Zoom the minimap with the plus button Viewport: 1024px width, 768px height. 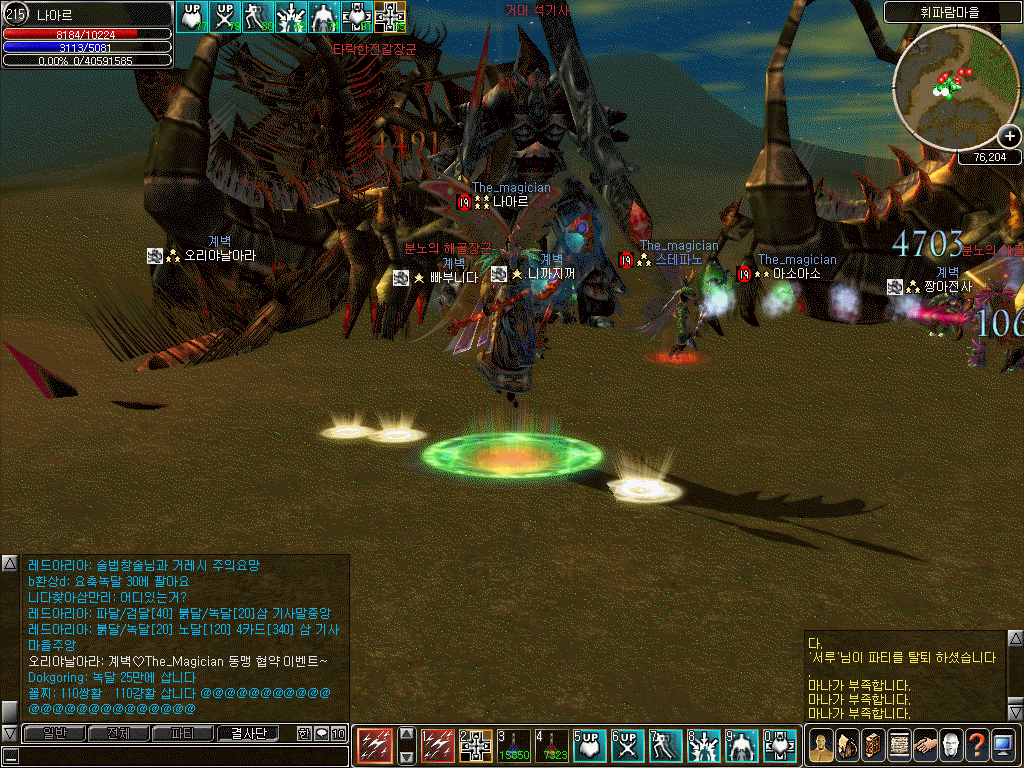coord(1008,137)
